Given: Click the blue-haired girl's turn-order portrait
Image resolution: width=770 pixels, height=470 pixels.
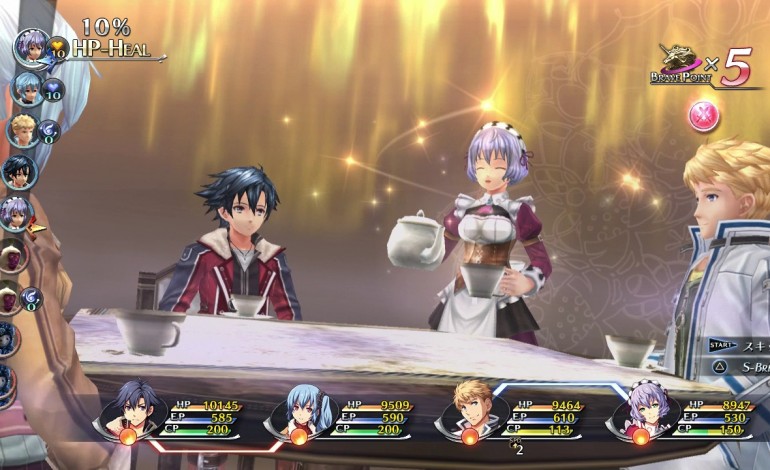Looking at the screenshot, I should (x=27, y=88).
